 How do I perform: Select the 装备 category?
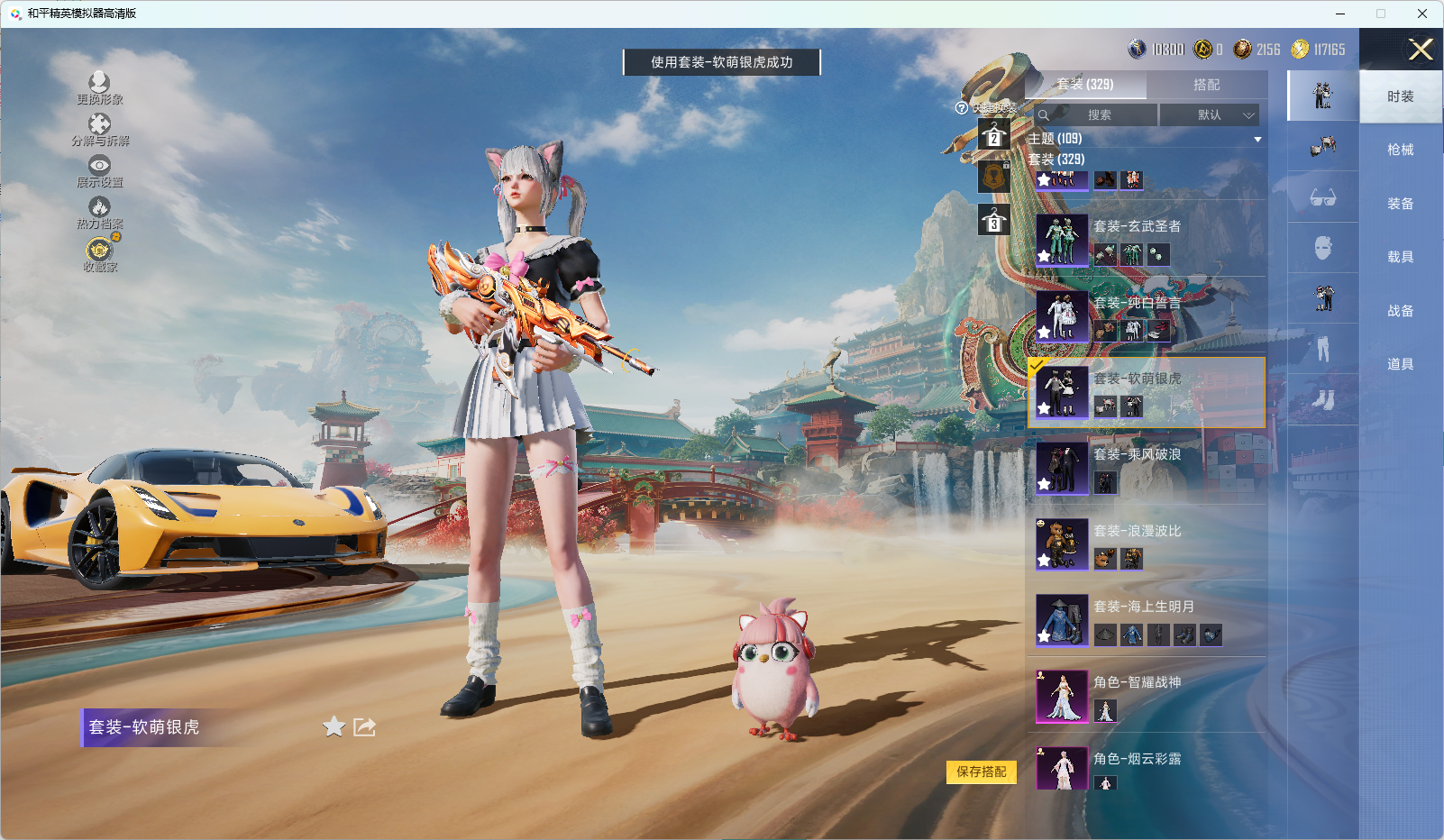tap(1400, 204)
